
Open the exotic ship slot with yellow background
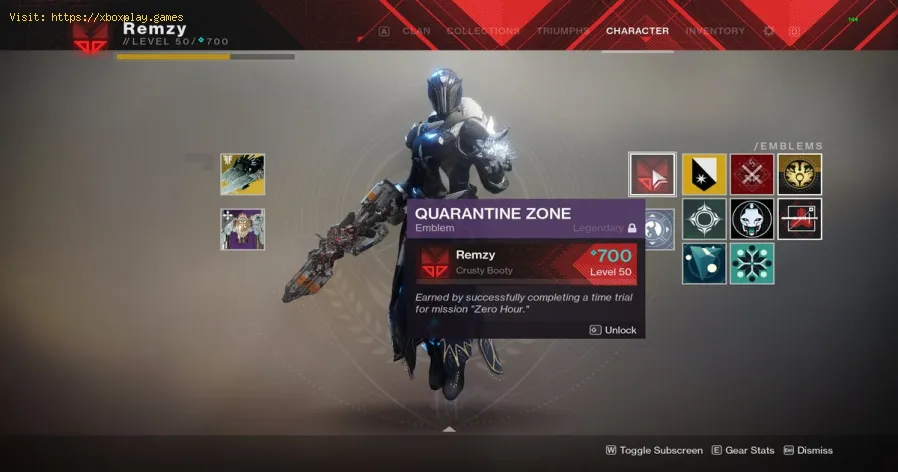point(243,174)
